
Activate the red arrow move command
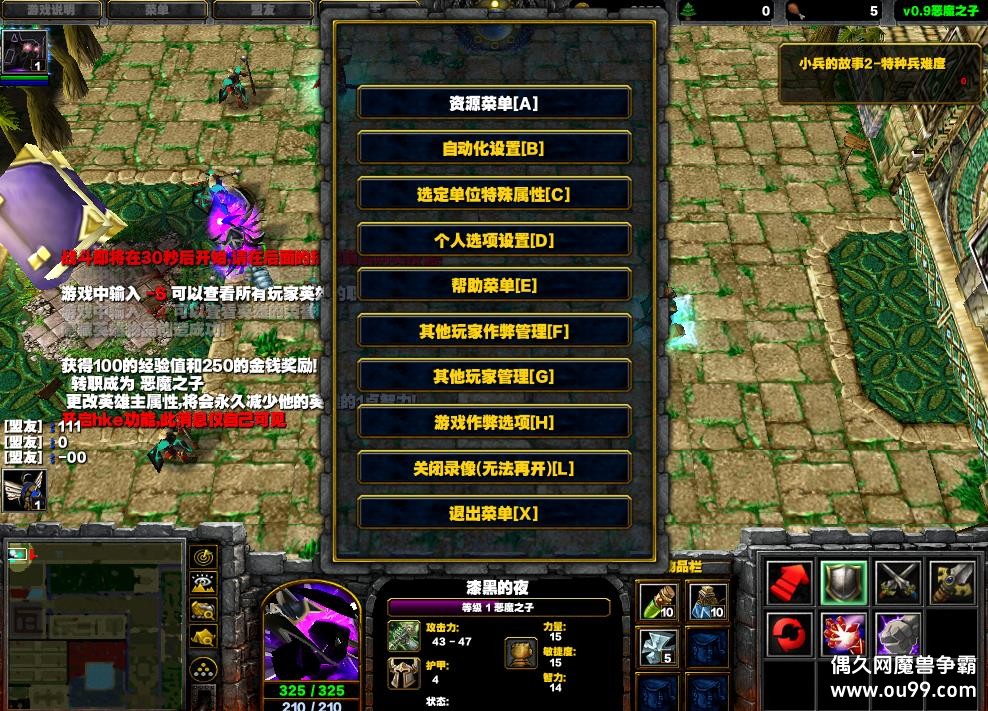[789, 582]
